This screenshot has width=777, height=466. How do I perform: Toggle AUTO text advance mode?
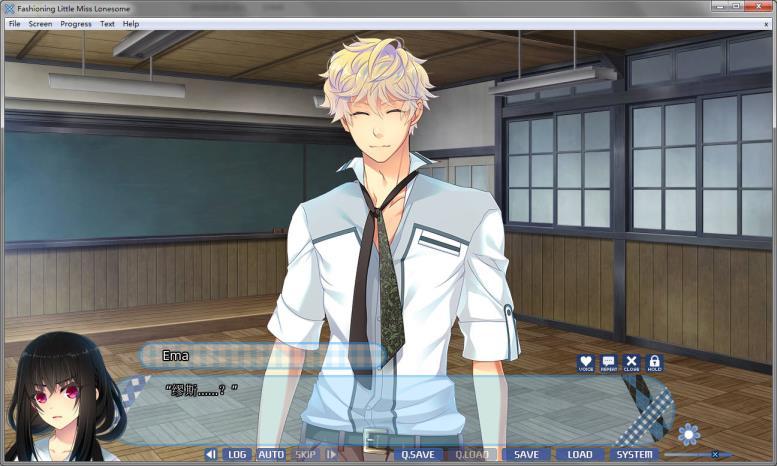271,454
